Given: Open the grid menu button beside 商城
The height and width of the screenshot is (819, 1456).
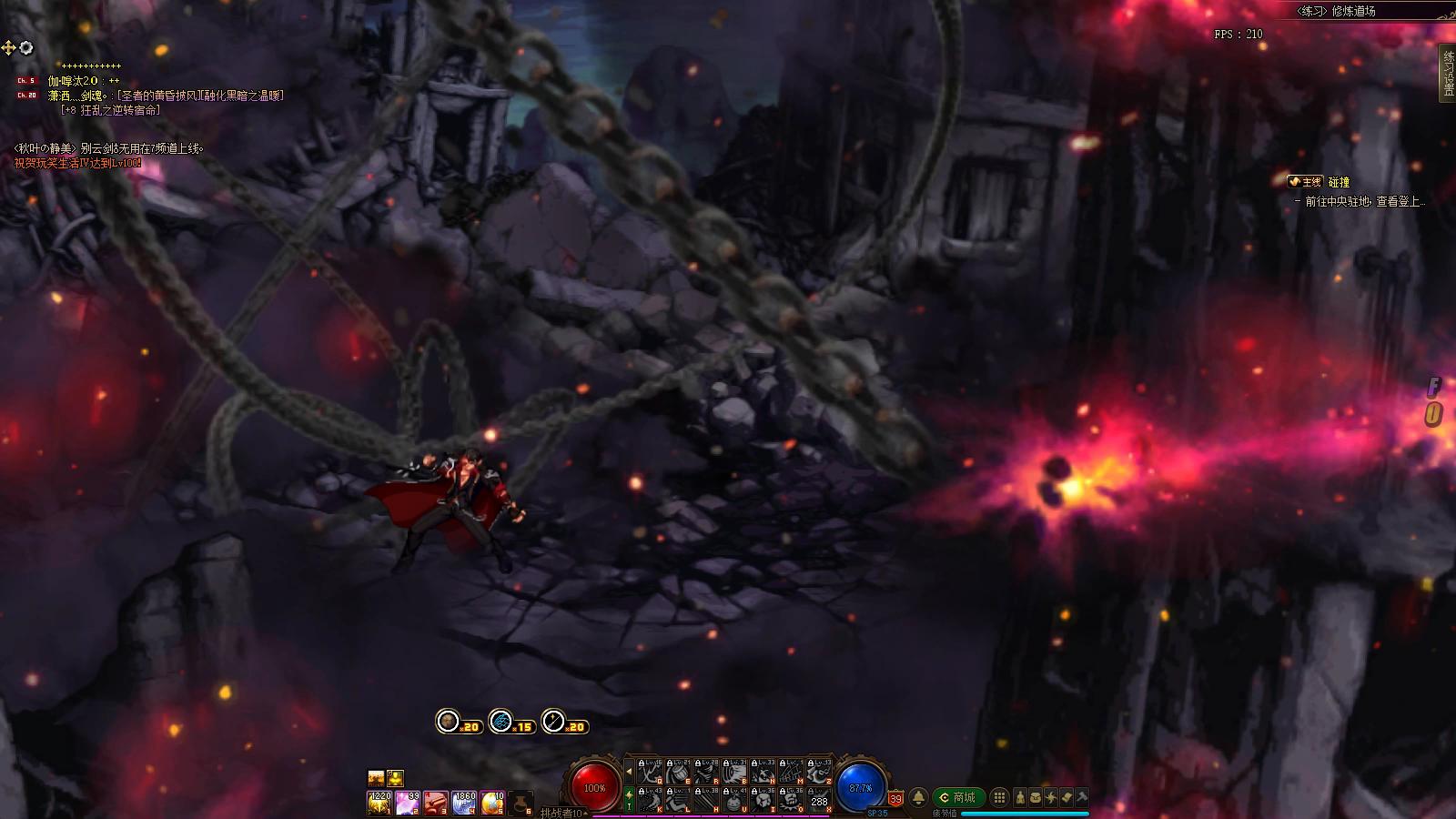Looking at the screenshot, I should pyautogui.click(x=999, y=798).
